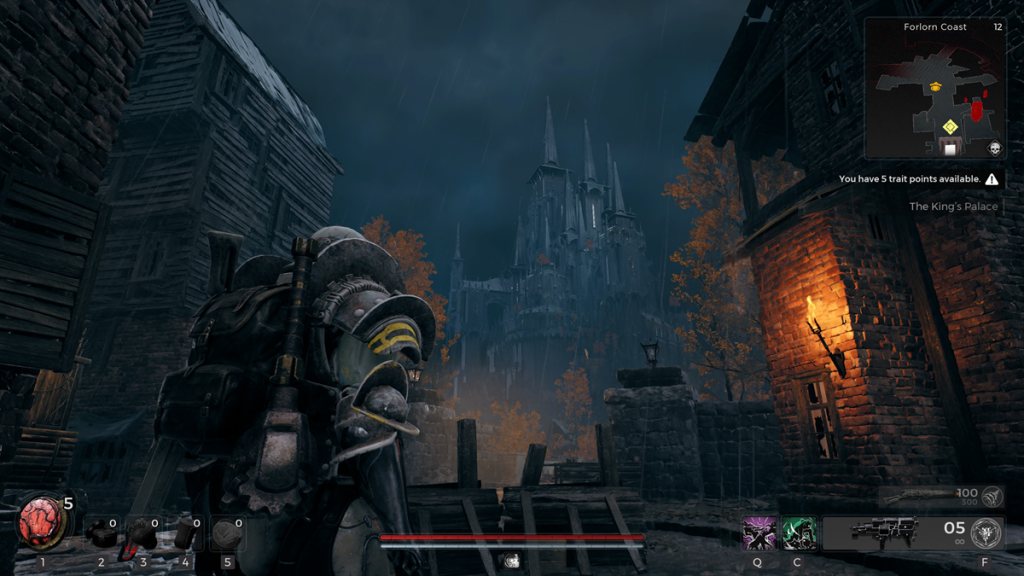Select the cylinder consumable in slot 4
This screenshot has width=1024, height=576.
coord(185,534)
